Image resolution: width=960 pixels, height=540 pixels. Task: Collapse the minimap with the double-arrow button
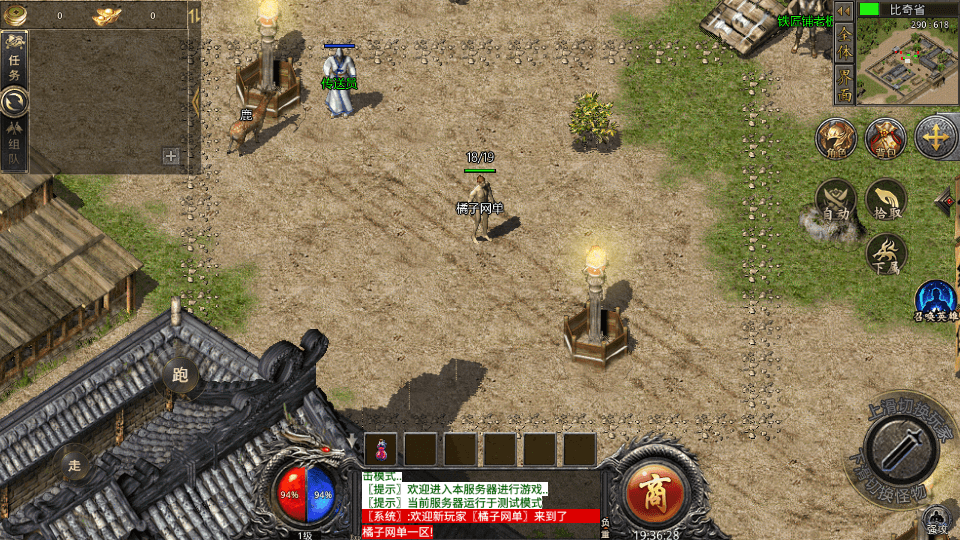pos(844,10)
